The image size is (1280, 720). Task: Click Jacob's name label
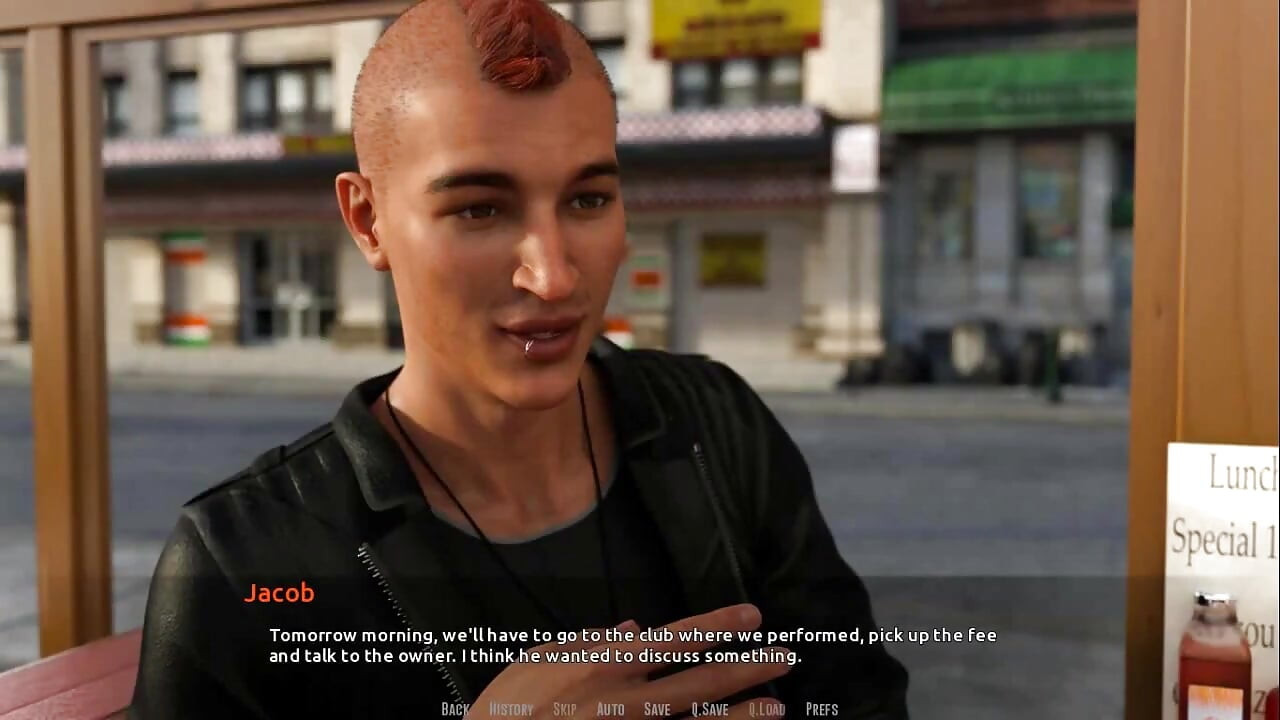click(281, 593)
